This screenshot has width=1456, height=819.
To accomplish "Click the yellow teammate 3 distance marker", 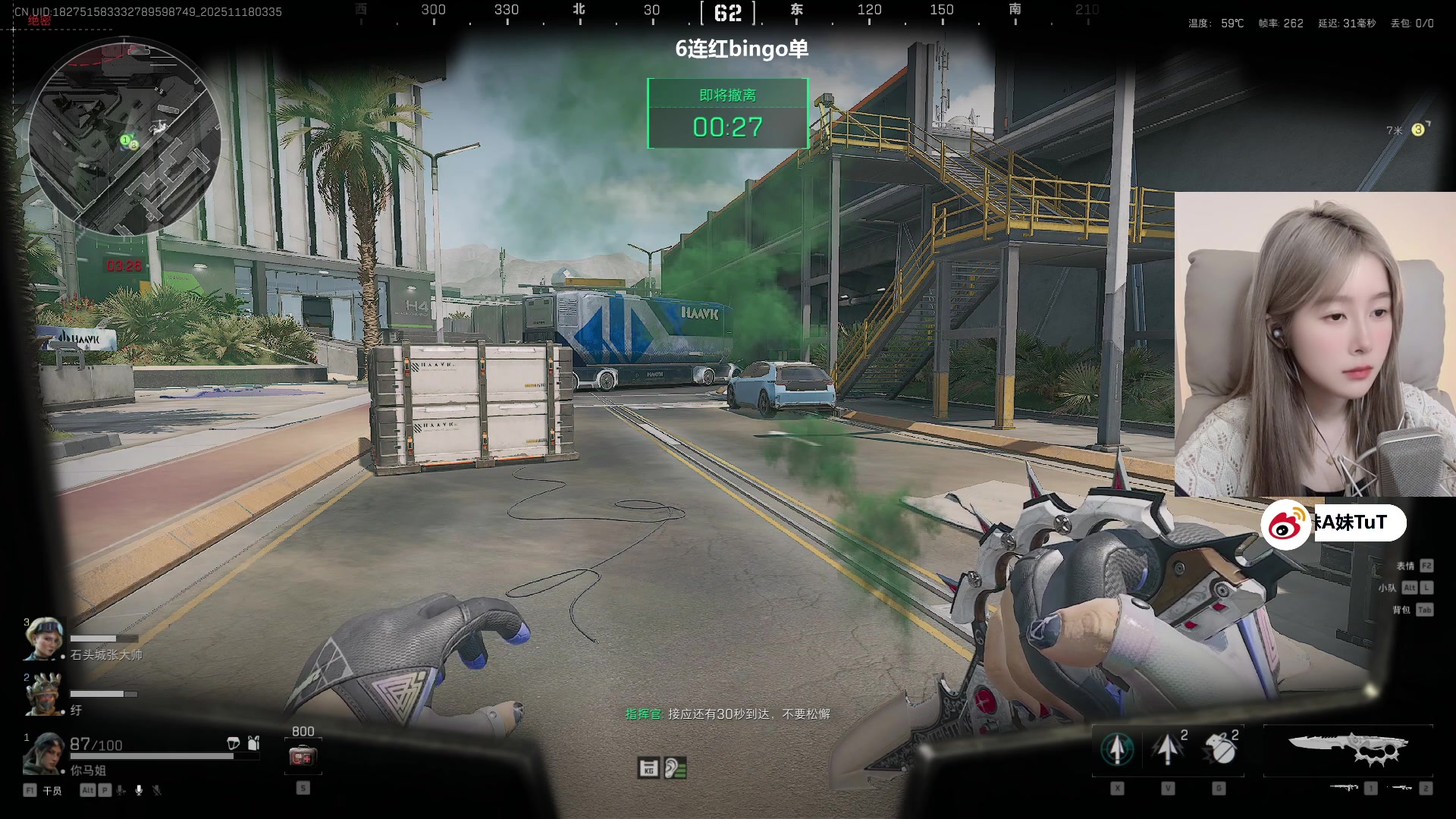I will tap(1417, 130).
